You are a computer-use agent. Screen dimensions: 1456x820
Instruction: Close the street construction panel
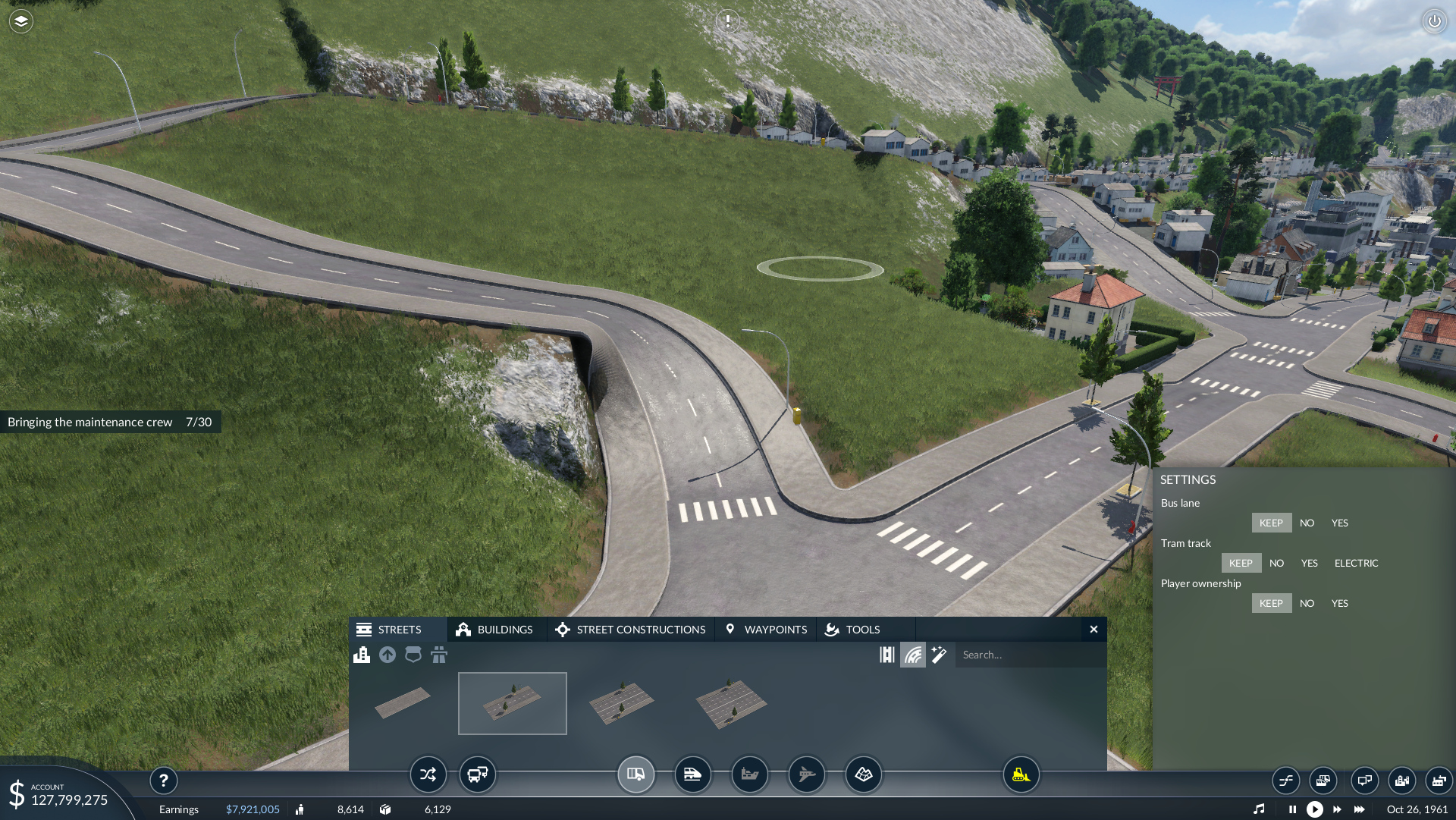pyautogui.click(x=1094, y=630)
